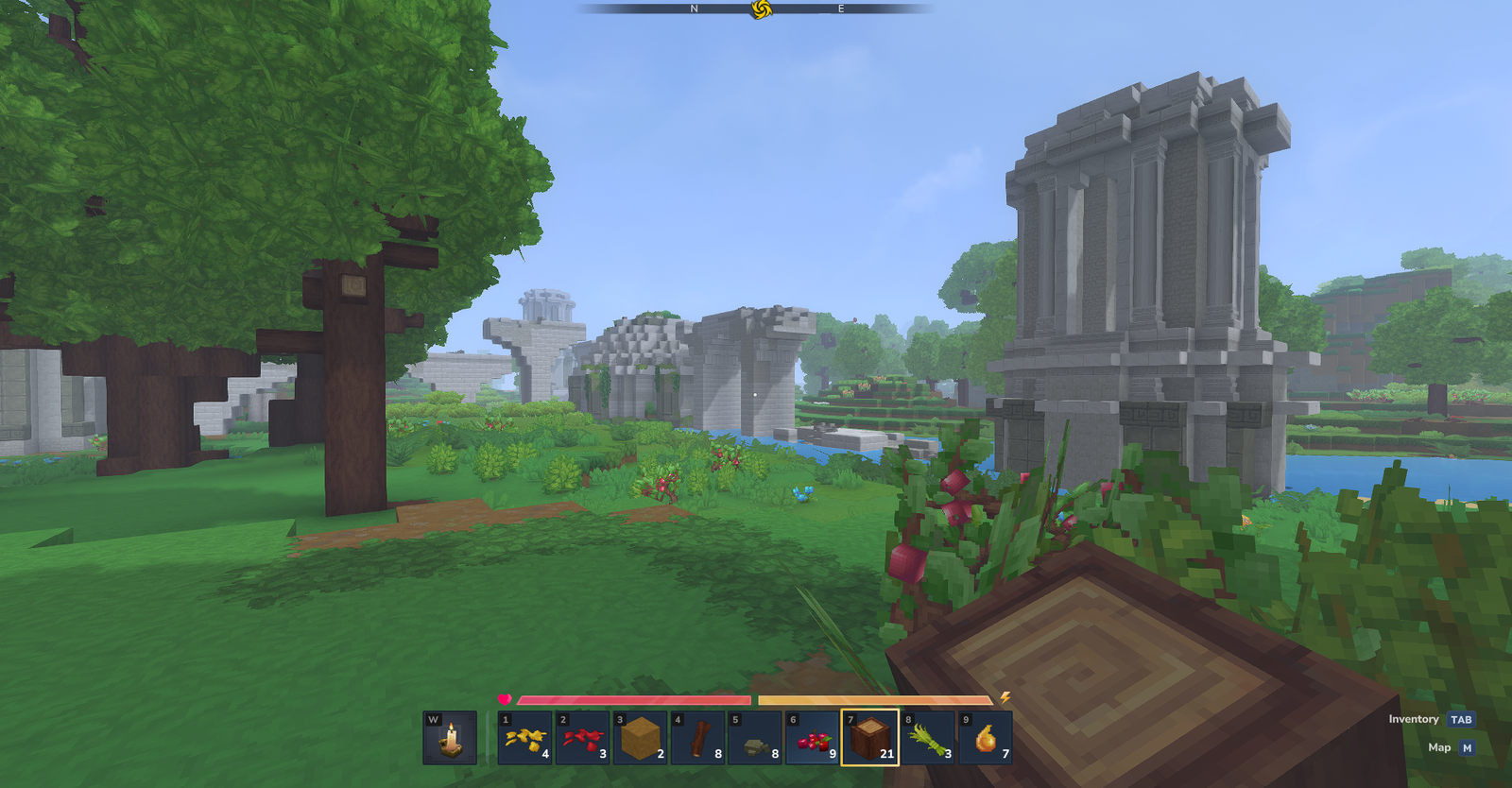Image resolution: width=1512 pixels, height=788 pixels.
Task: Choose the red berries hotbar slot
Action: [x=813, y=738]
